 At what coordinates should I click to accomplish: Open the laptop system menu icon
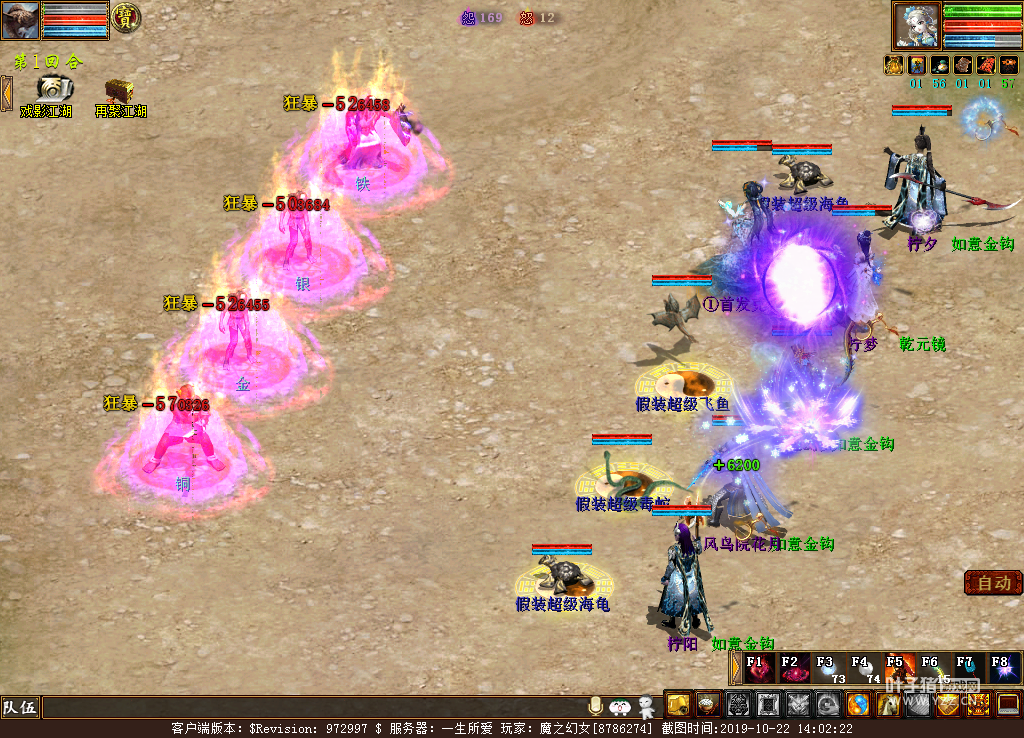pos(1007,705)
